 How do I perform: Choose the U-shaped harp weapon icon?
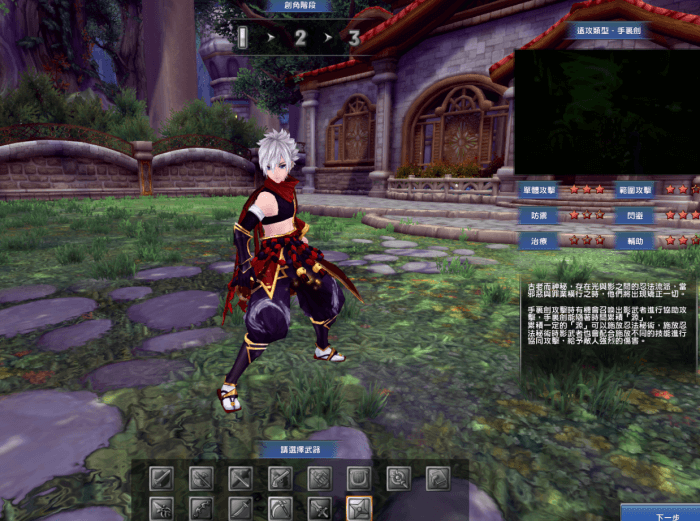(358, 478)
